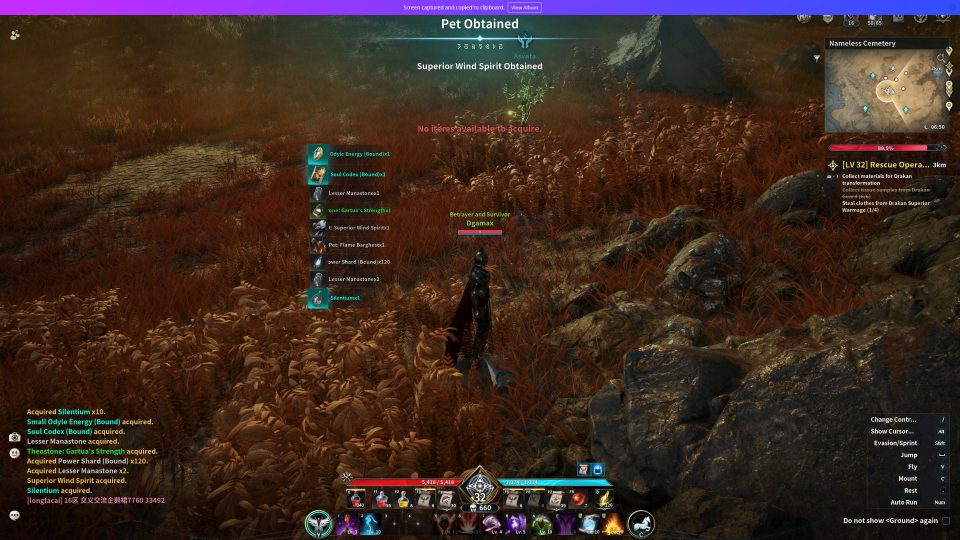Select the Rescue Operation quest tracker
Image resolution: width=960 pixels, height=540 pixels.
(x=880, y=165)
